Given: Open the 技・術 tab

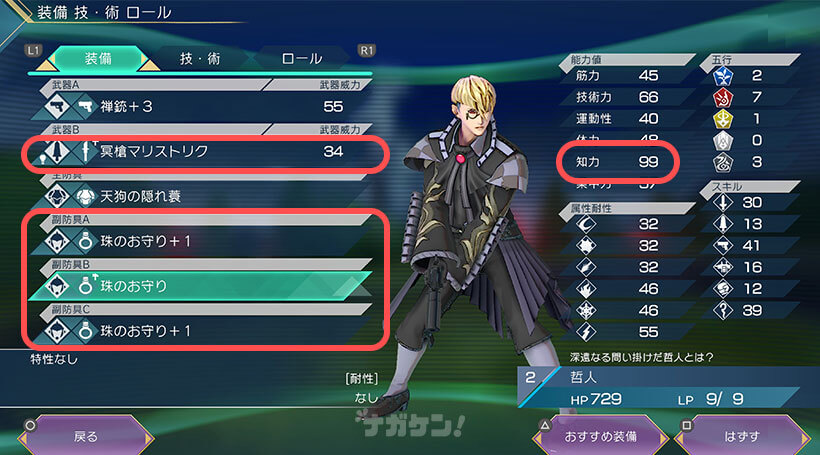Looking at the screenshot, I should (201, 58).
